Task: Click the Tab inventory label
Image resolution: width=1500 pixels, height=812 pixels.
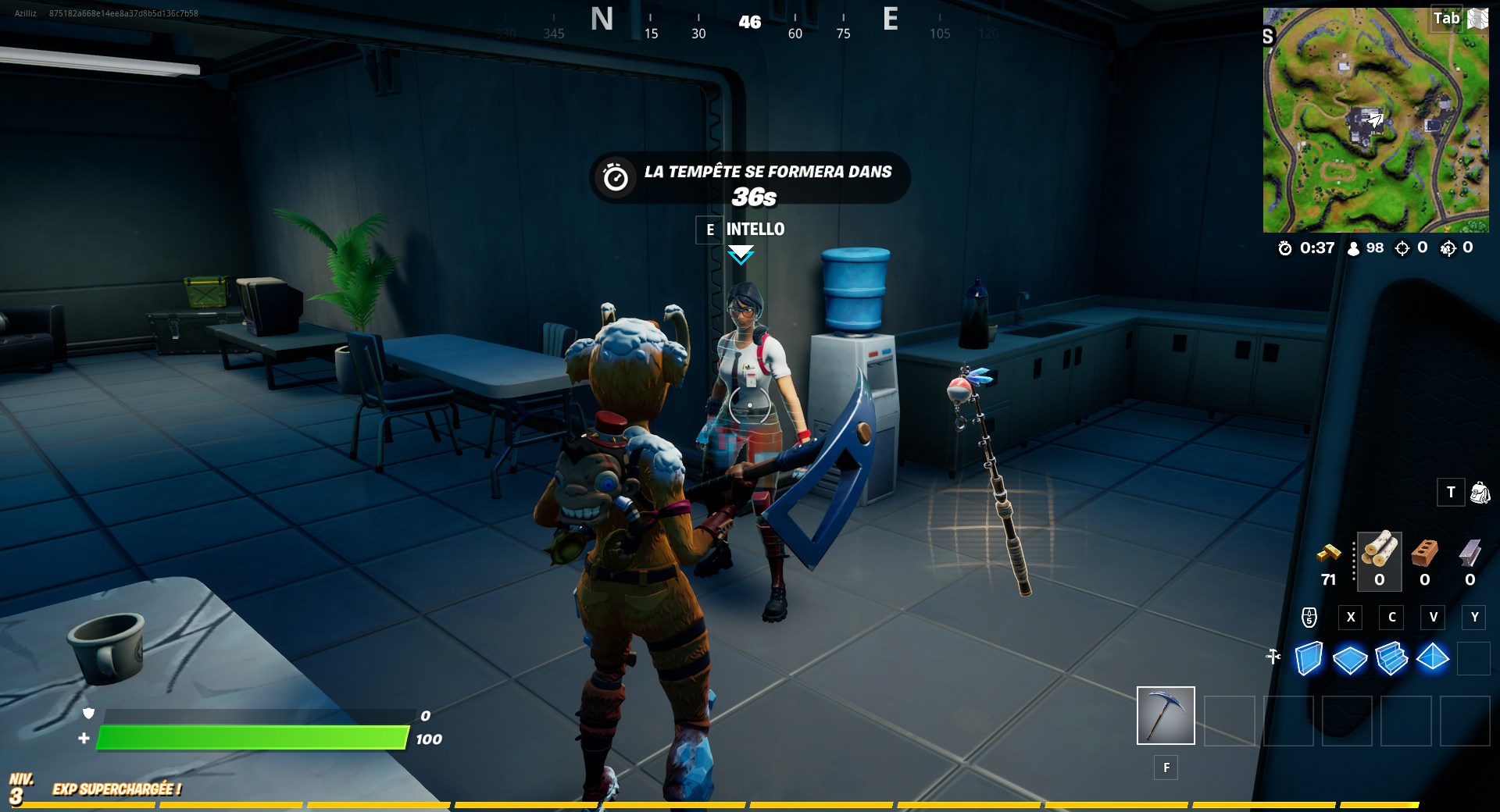Action: (1447, 18)
